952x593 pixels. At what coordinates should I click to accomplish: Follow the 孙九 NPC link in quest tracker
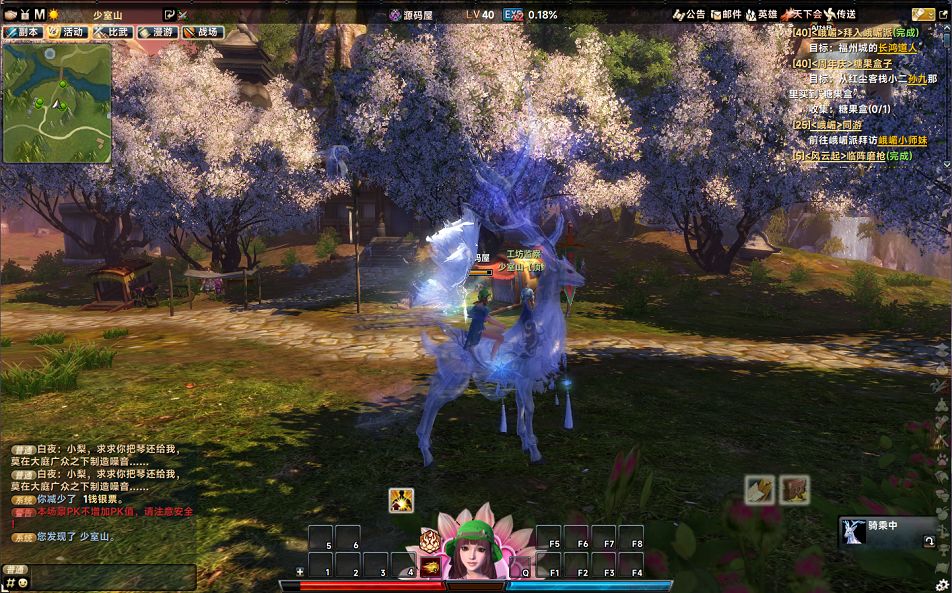point(915,78)
